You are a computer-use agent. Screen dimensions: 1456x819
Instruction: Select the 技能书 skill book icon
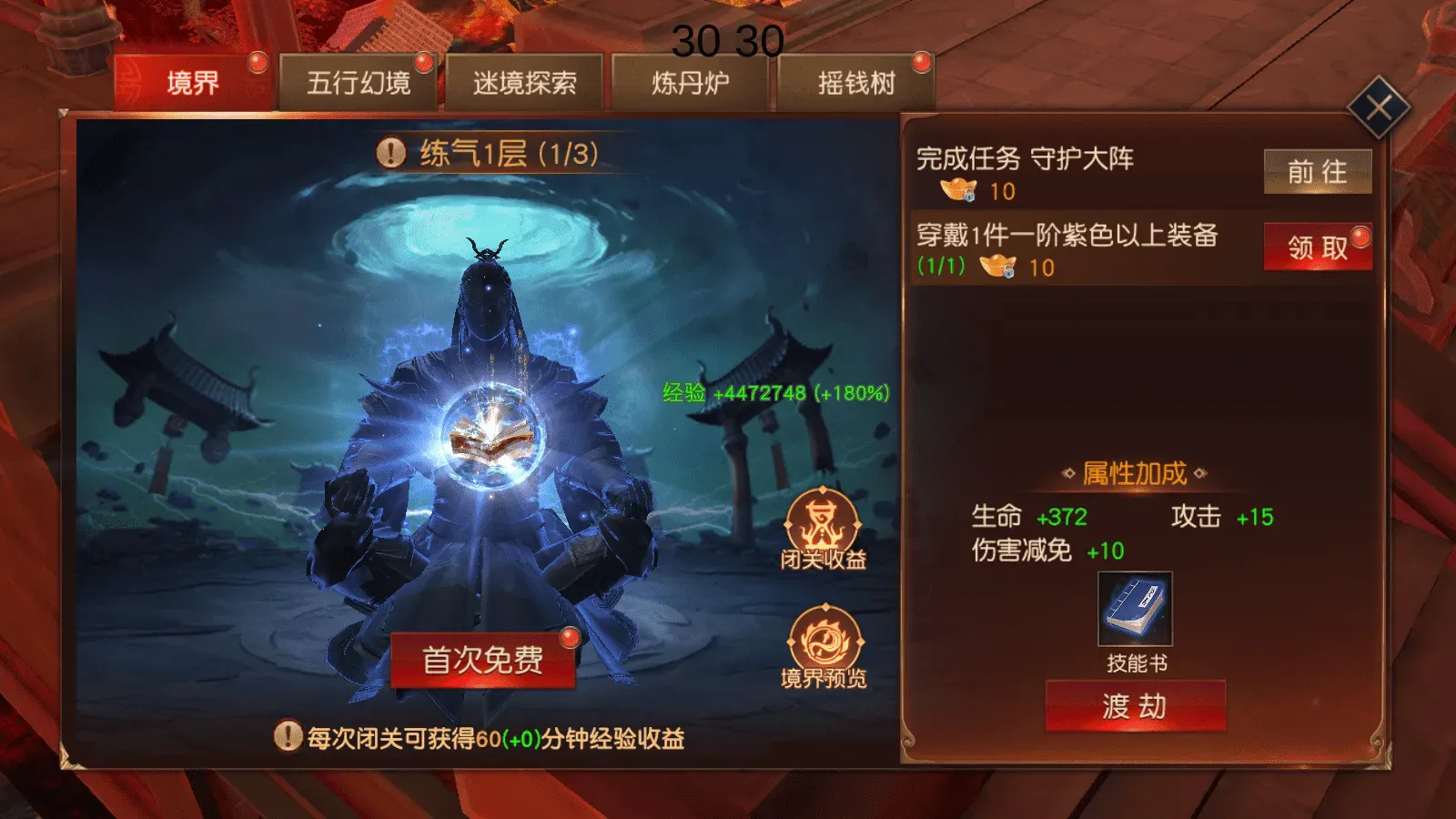(1134, 607)
